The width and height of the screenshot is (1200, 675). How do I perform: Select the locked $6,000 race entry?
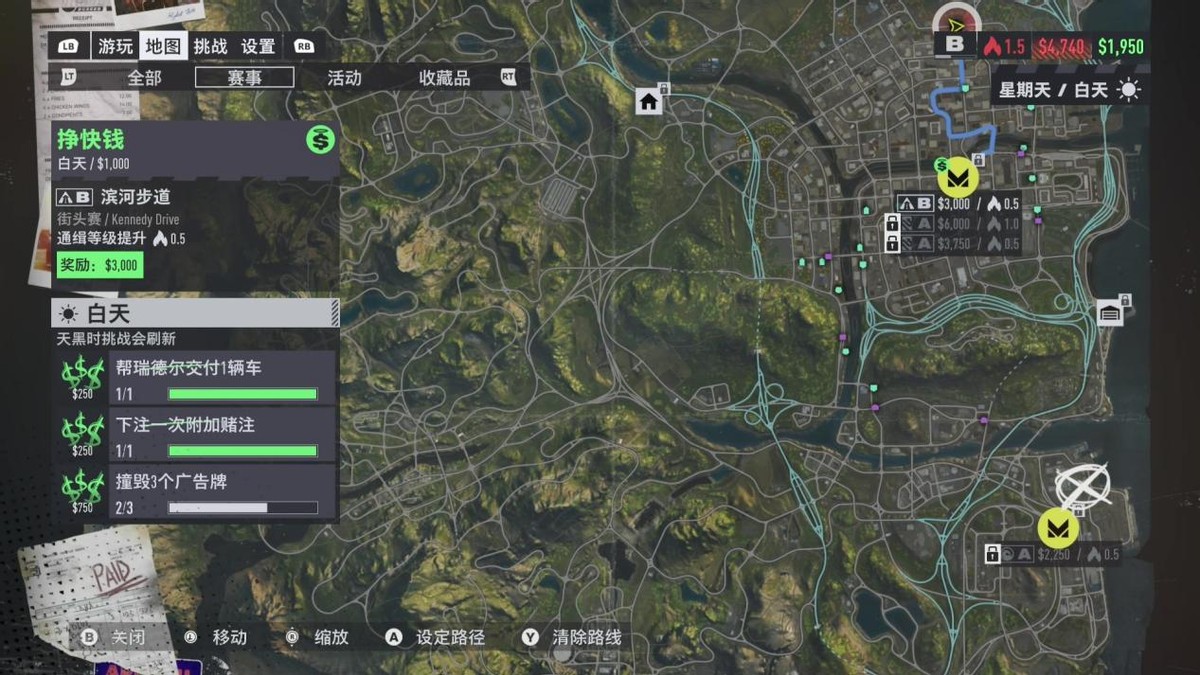(958, 224)
